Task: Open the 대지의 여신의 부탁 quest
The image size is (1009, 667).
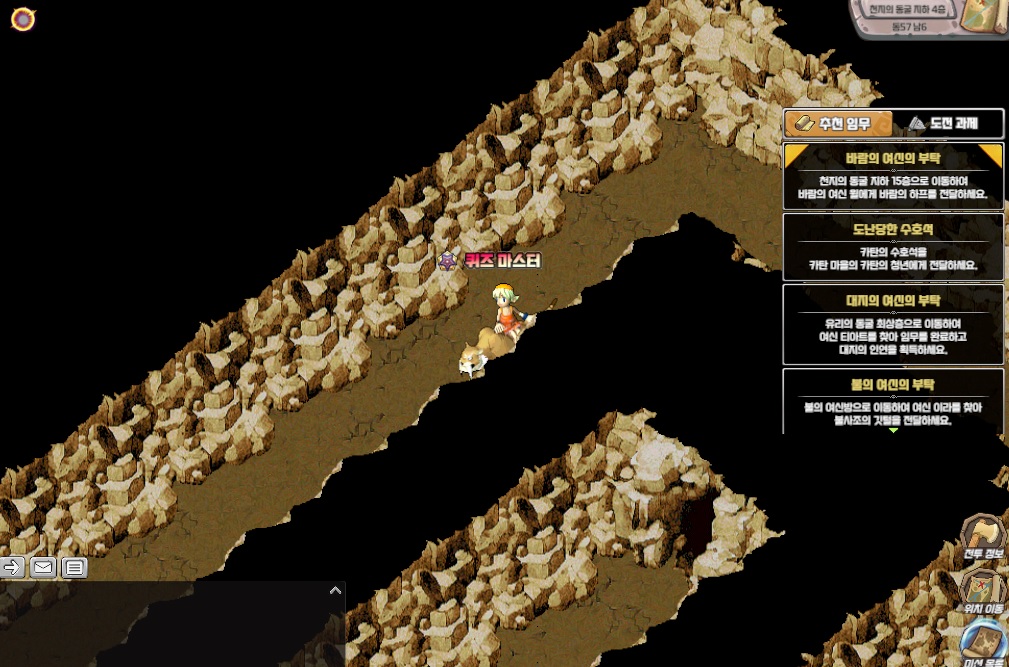Action: pos(893,324)
